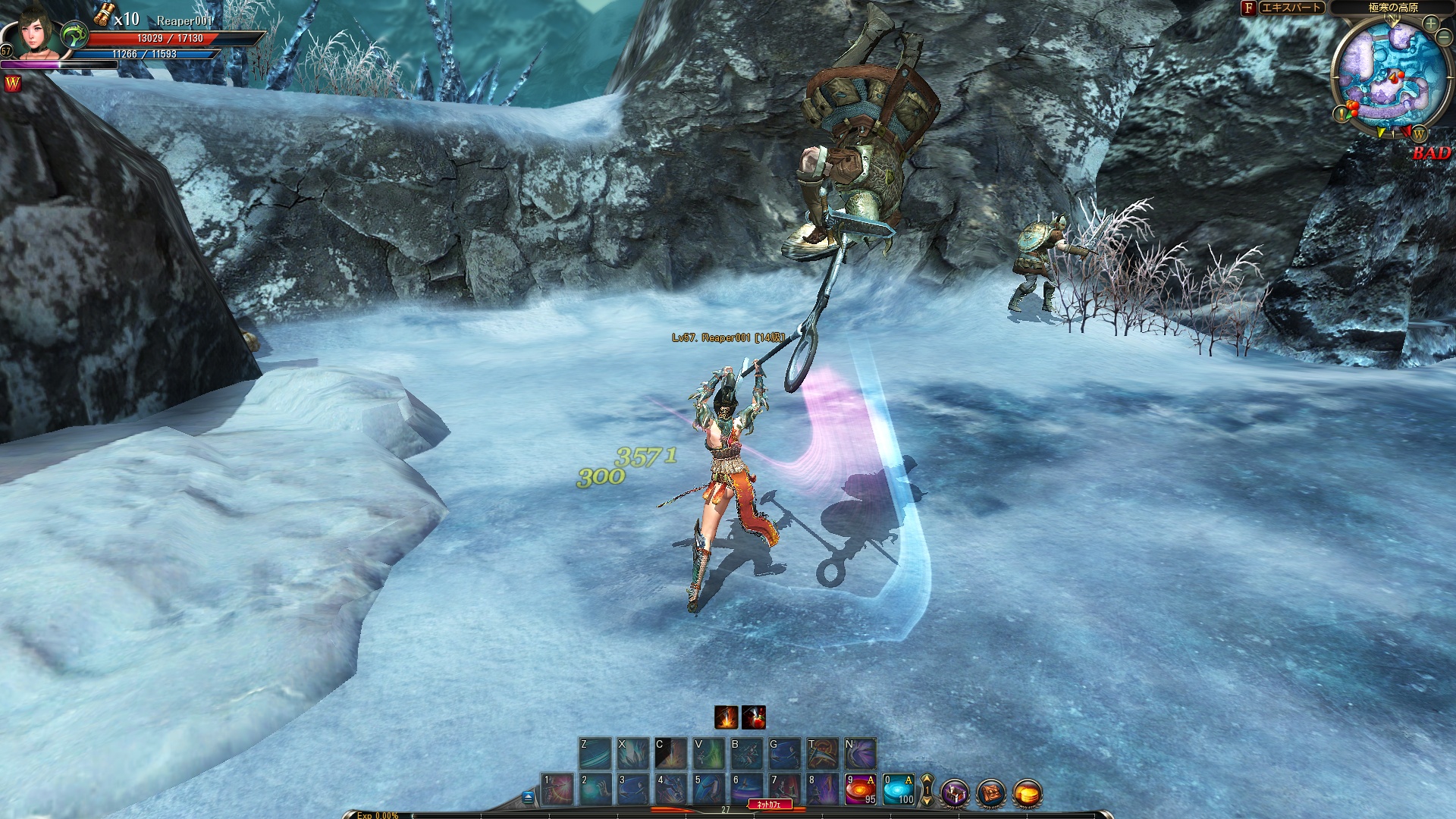Open the gold coins shop button

[1028, 794]
